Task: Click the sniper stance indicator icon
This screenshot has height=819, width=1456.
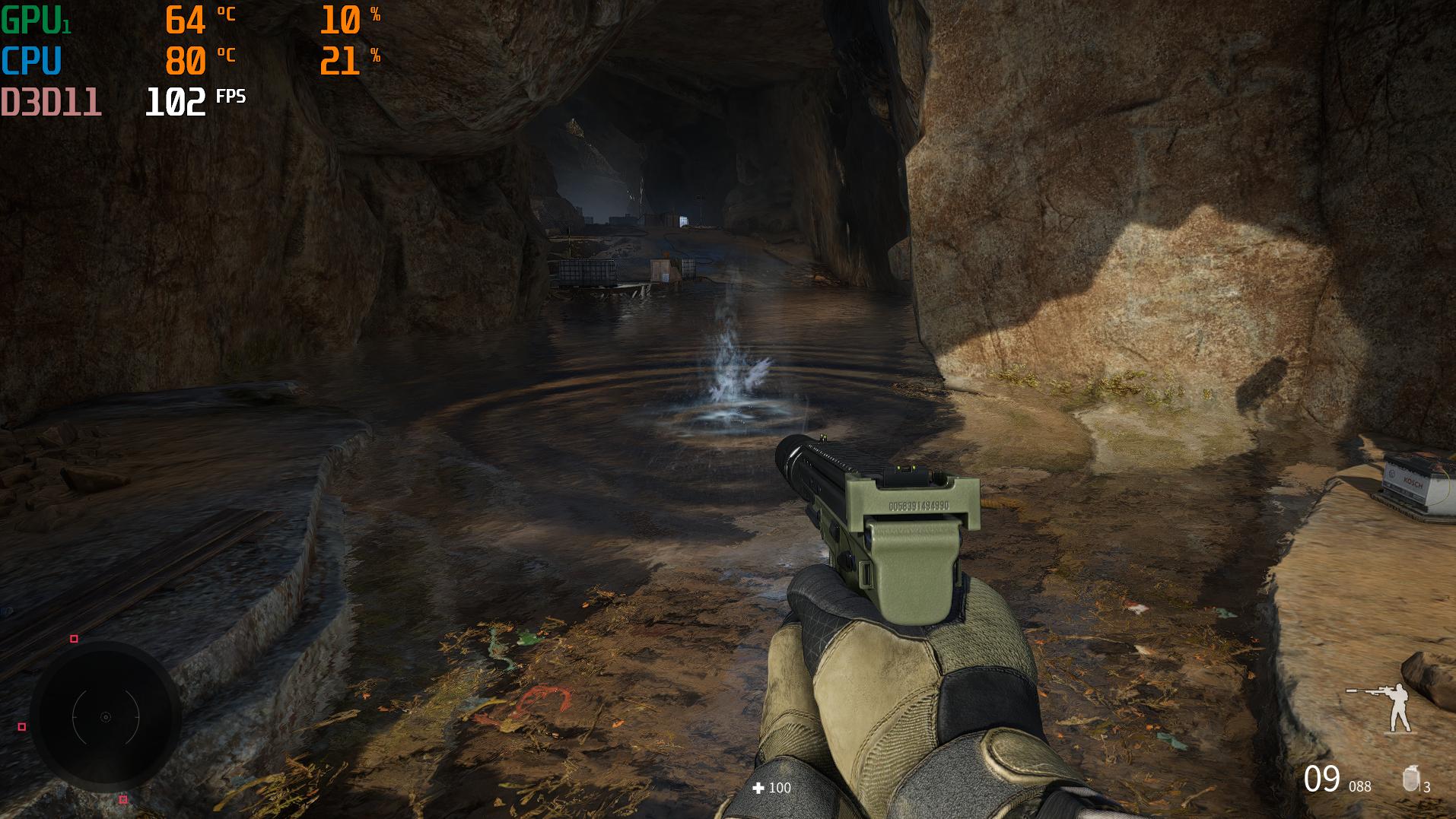Action: point(1384,706)
